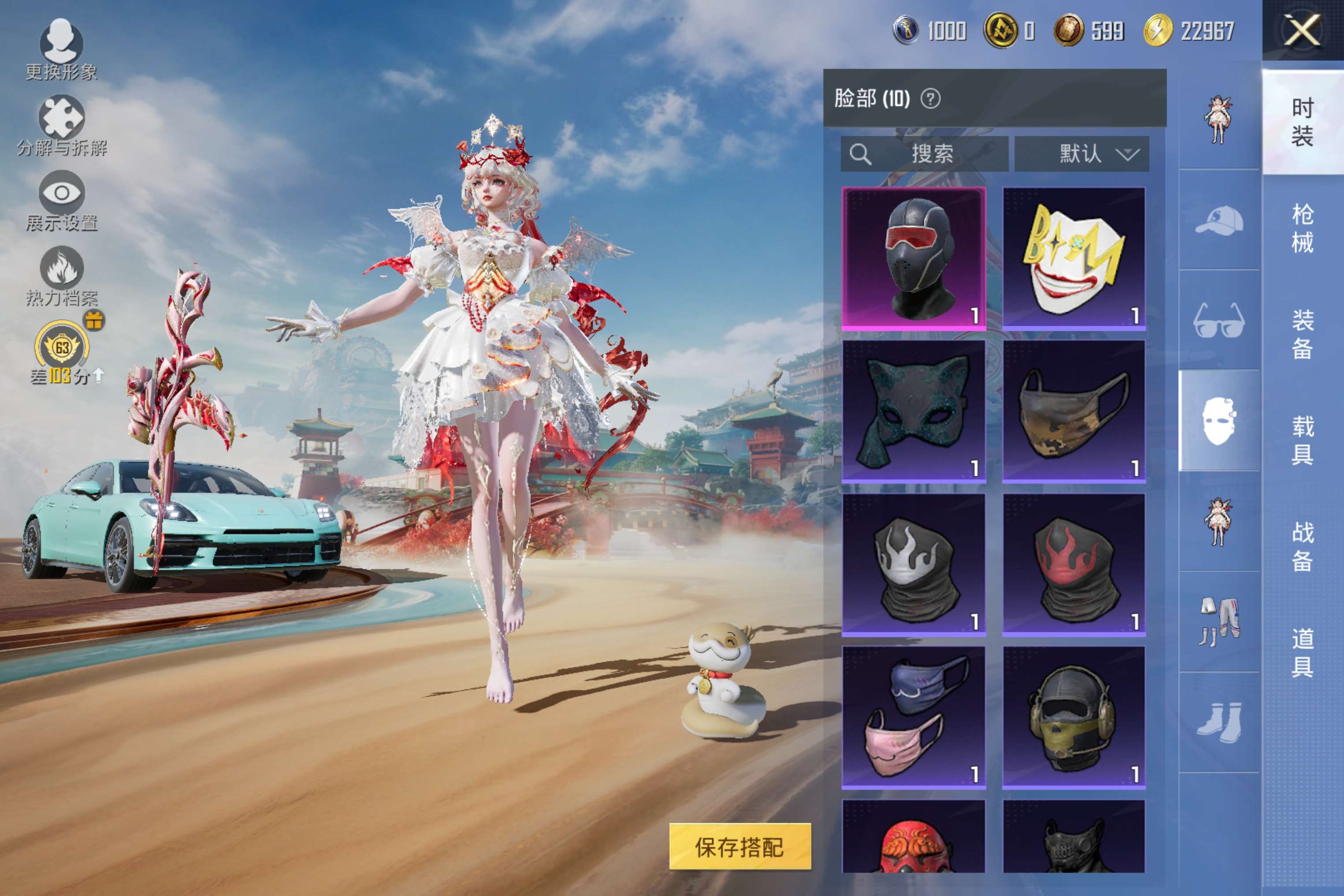
Task: Save outfit with 保存搭配 button
Action: click(x=739, y=846)
